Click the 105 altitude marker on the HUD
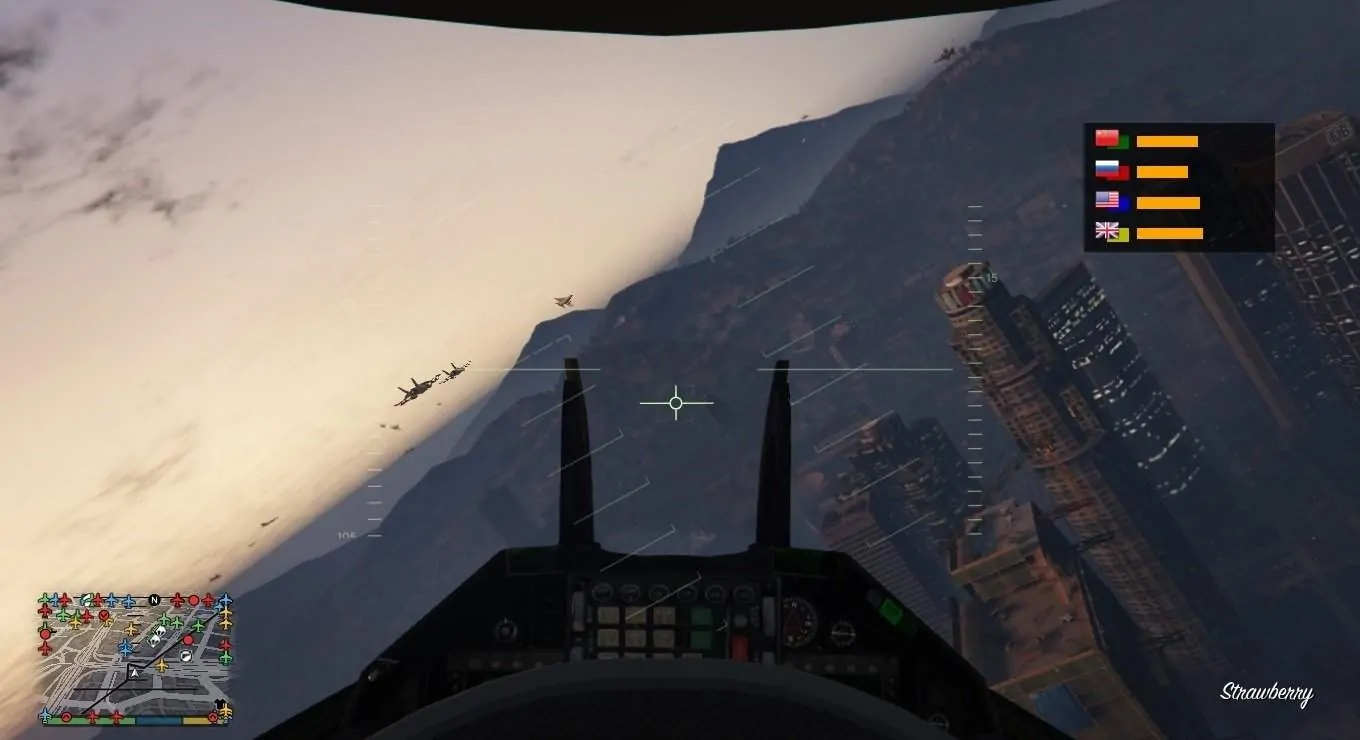The height and width of the screenshot is (740, 1360). (345, 537)
